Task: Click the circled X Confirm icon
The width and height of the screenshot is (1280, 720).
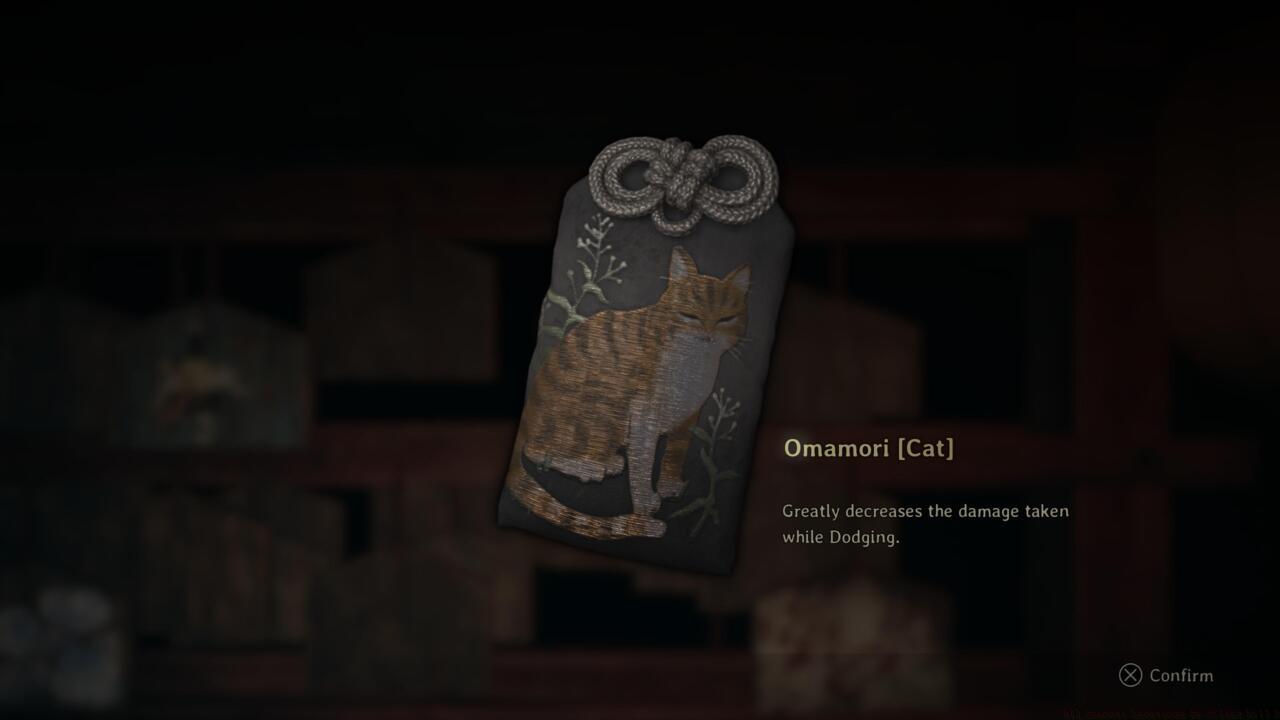Action: click(x=1130, y=676)
